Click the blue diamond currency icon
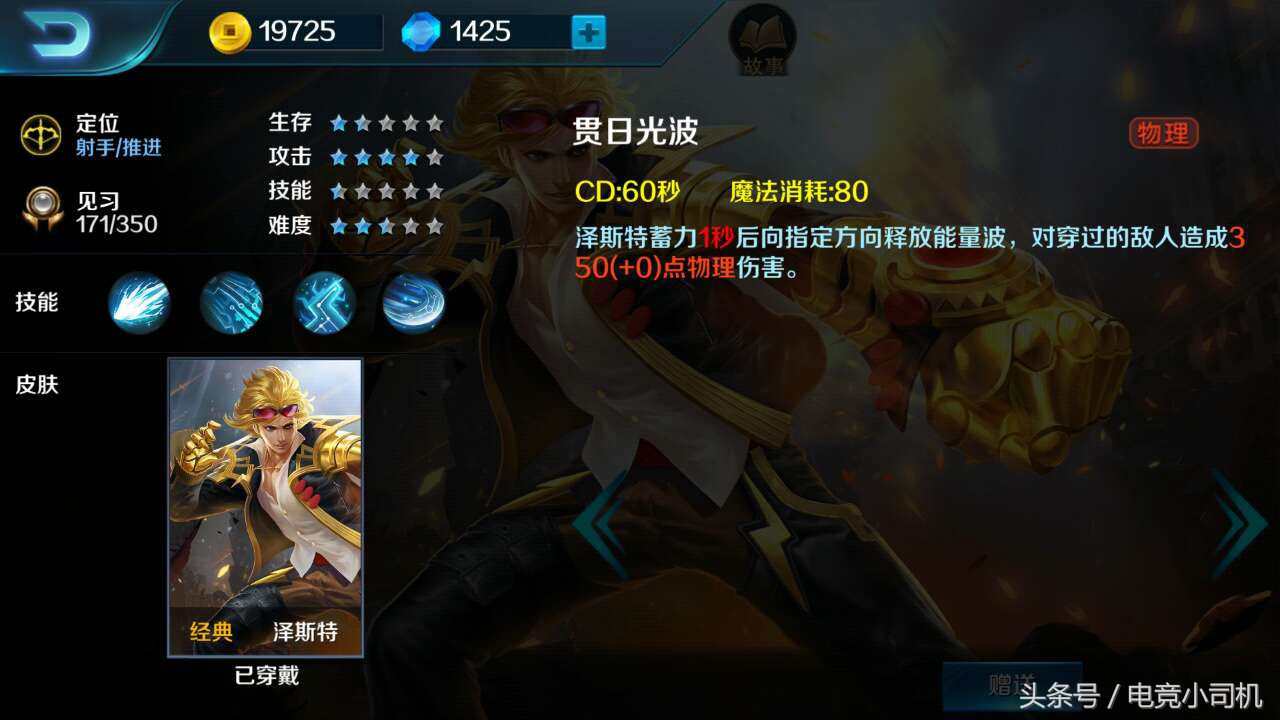The width and height of the screenshot is (1280, 720). [x=422, y=31]
